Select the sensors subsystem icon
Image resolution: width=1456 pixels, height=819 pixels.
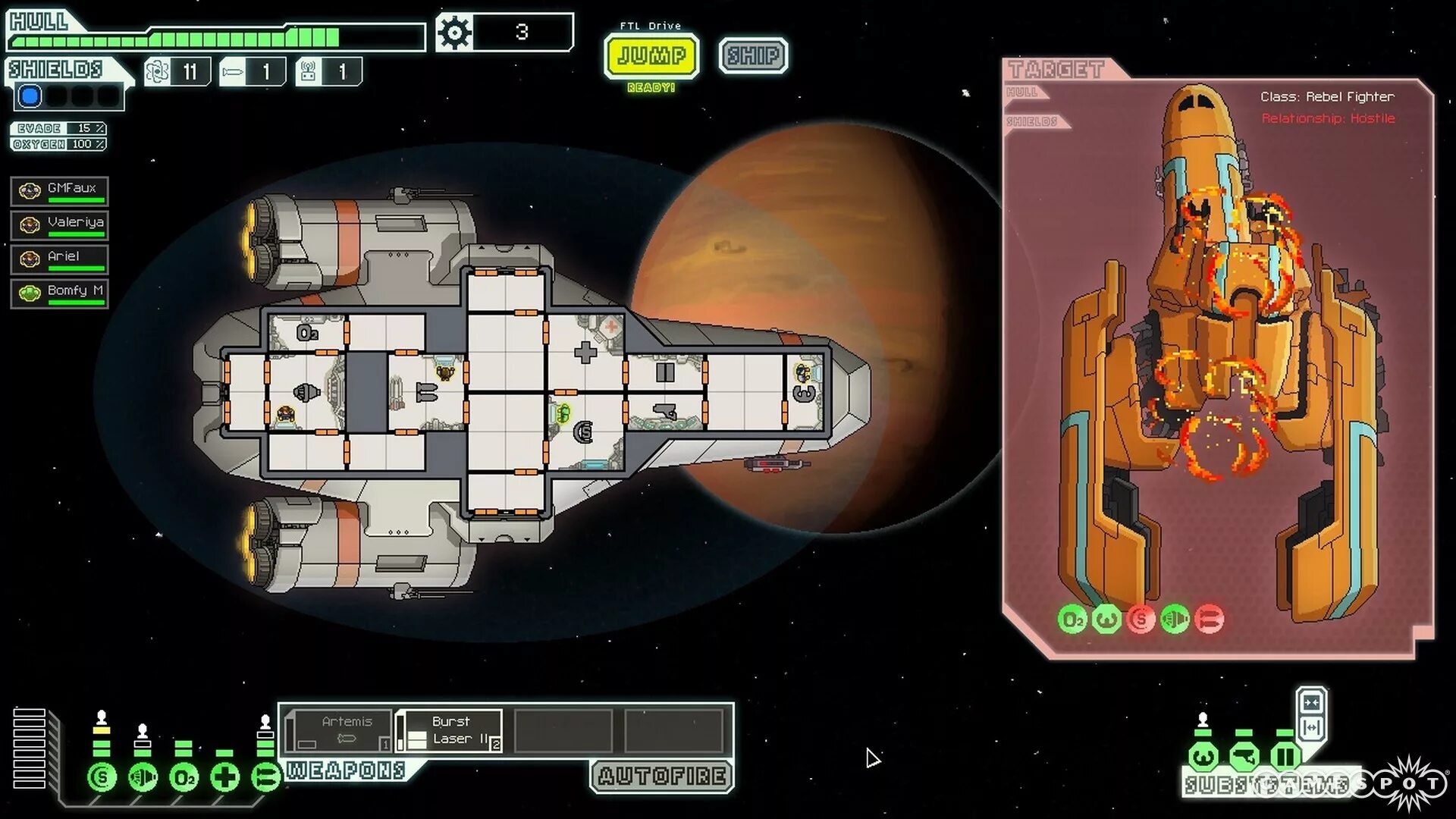click(1244, 756)
